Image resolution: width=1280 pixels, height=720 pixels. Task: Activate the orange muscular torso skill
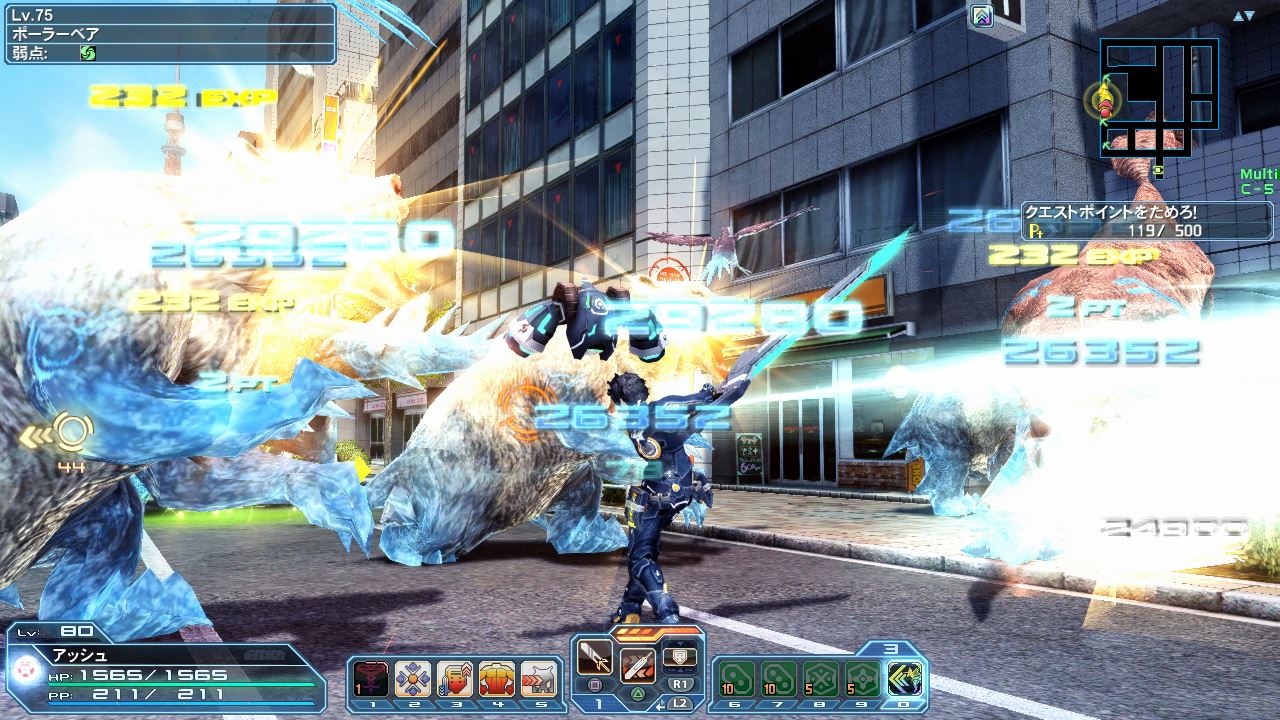coord(497,679)
